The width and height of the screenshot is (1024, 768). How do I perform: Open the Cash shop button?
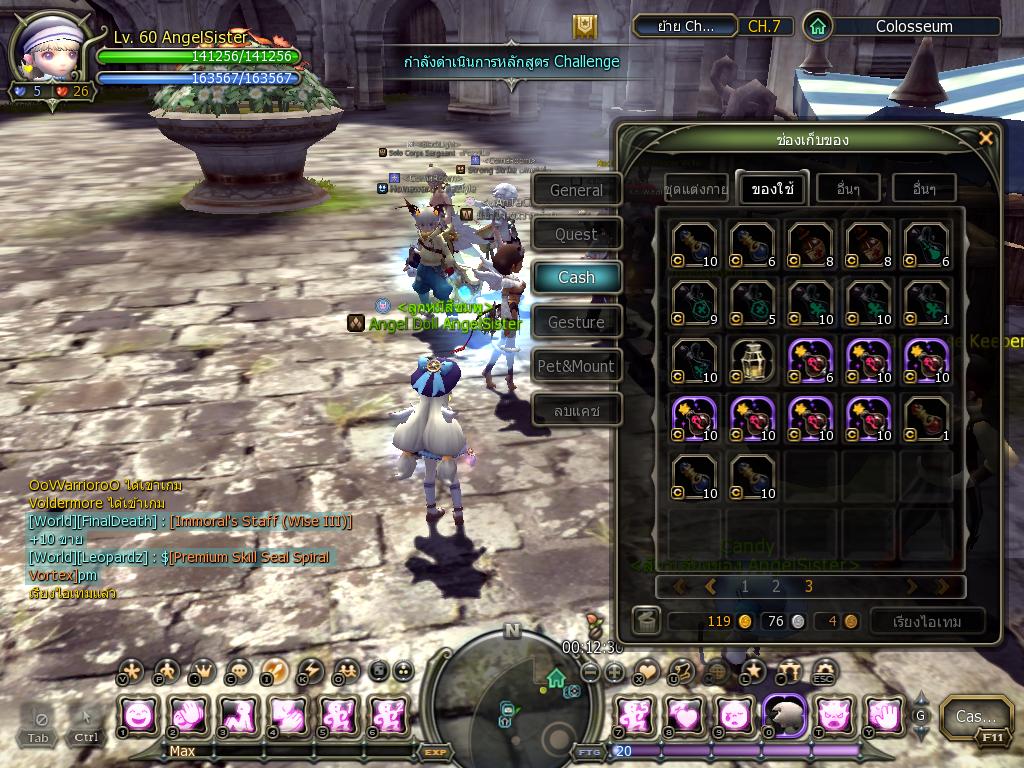[x=975, y=716]
